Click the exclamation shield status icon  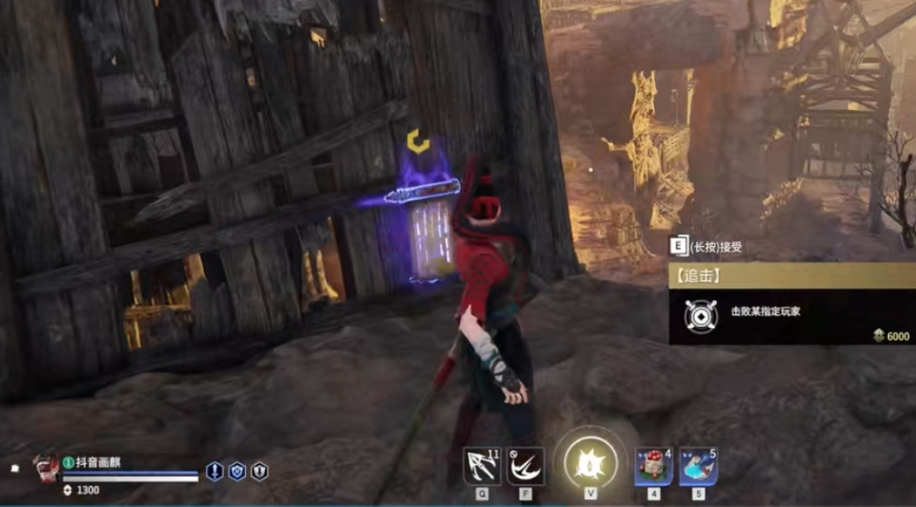coord(215,471)
